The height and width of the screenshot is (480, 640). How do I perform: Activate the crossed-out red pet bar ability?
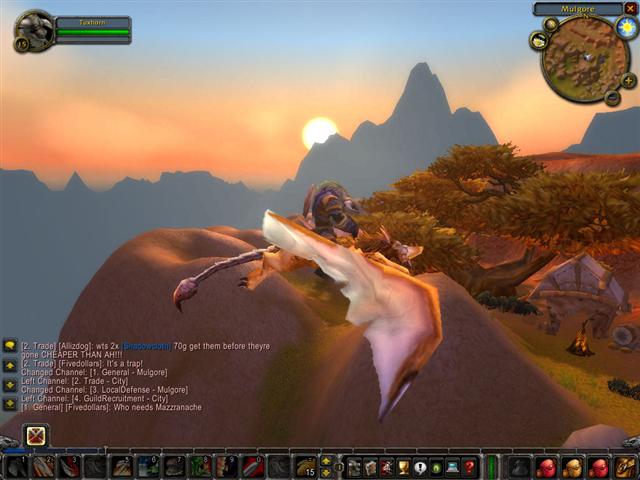36,436
